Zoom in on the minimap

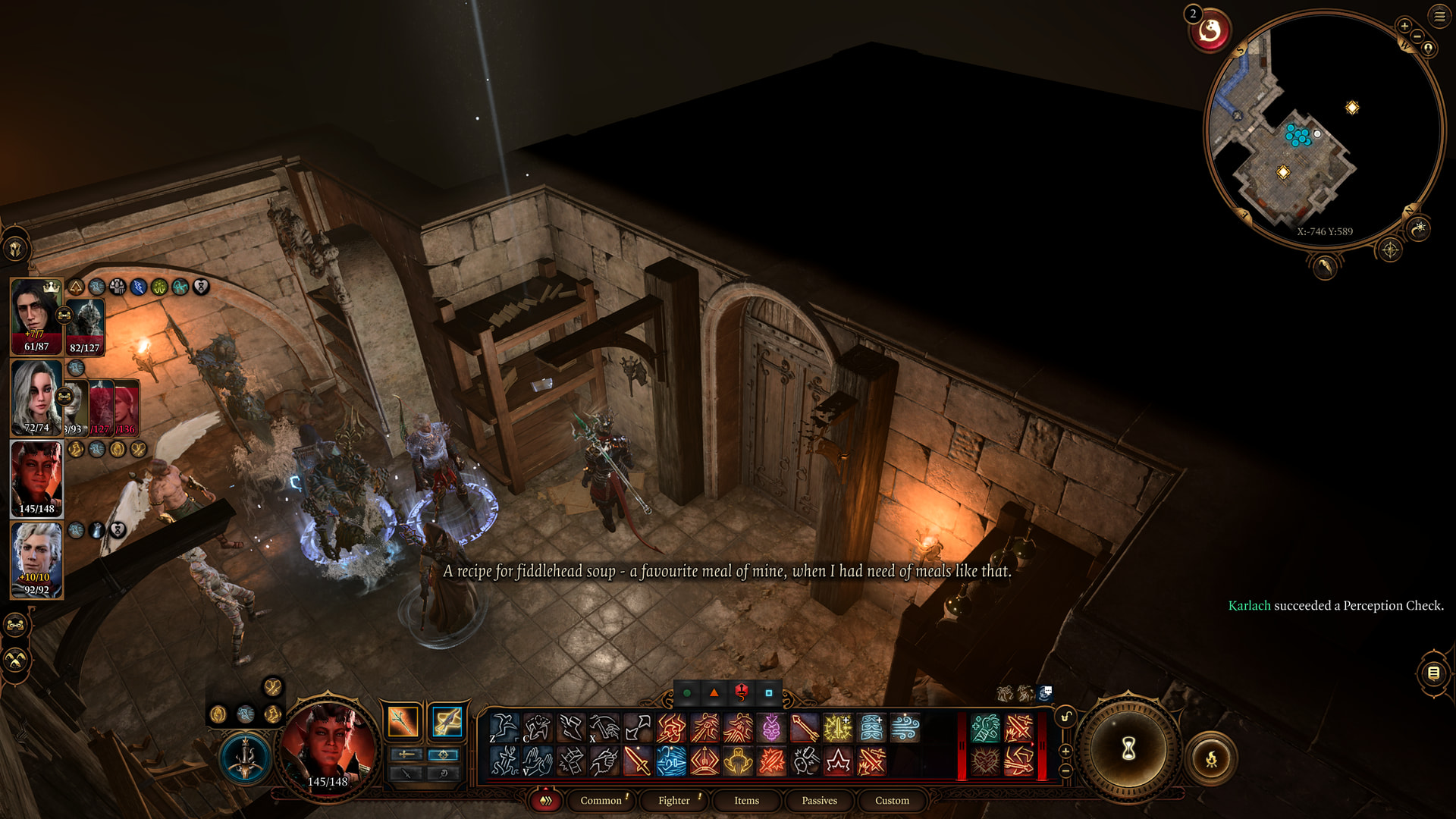pos(1404,26)
